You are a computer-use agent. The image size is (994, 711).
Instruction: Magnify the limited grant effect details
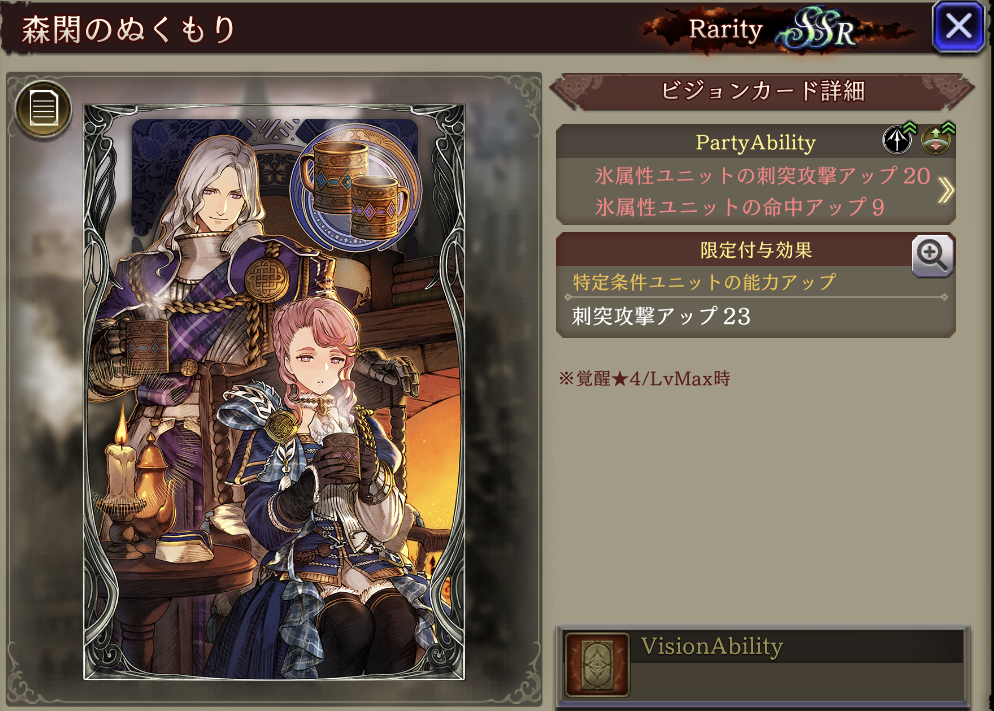point(932,257)
